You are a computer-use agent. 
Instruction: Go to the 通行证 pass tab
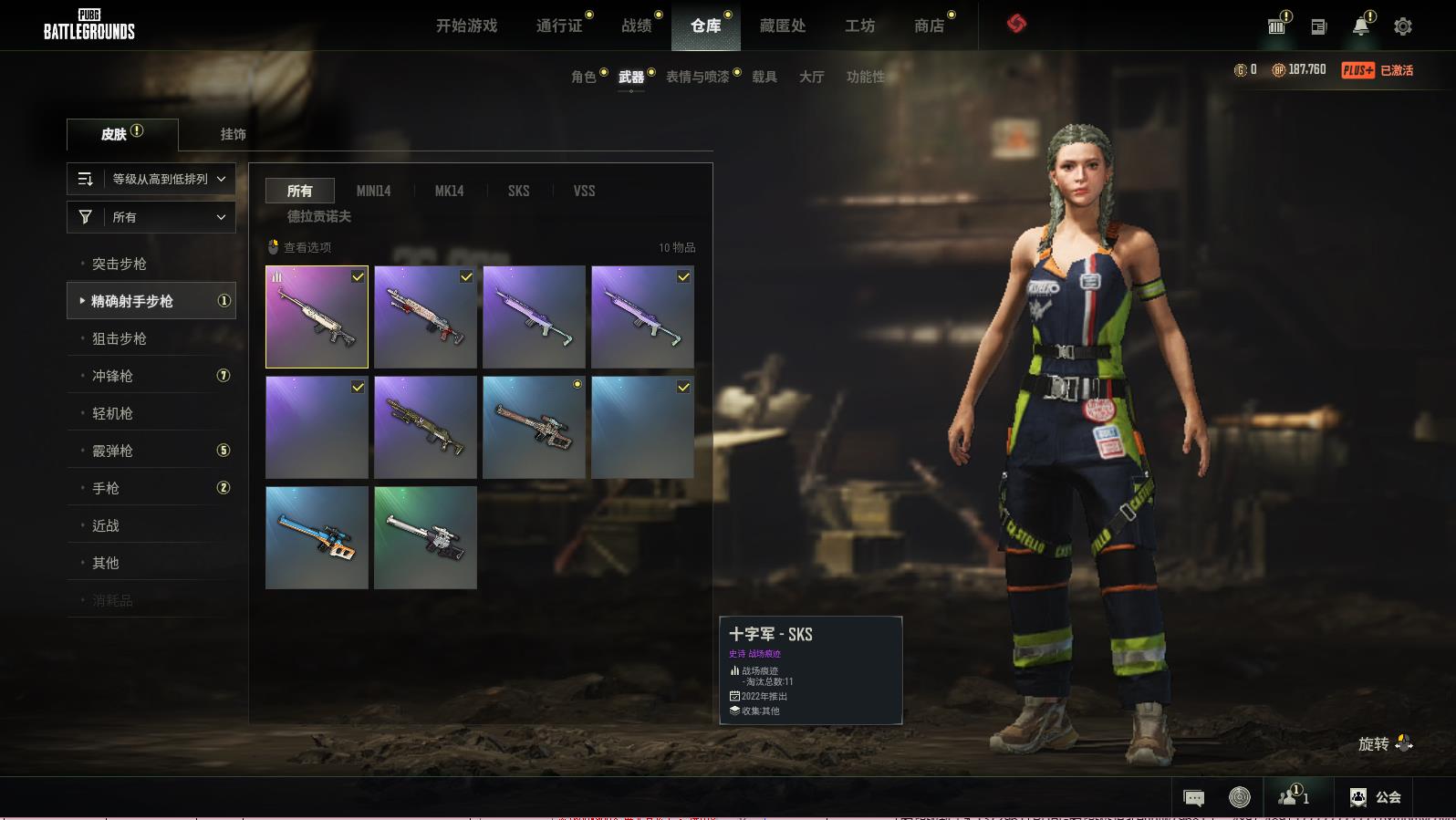(559, 26)
